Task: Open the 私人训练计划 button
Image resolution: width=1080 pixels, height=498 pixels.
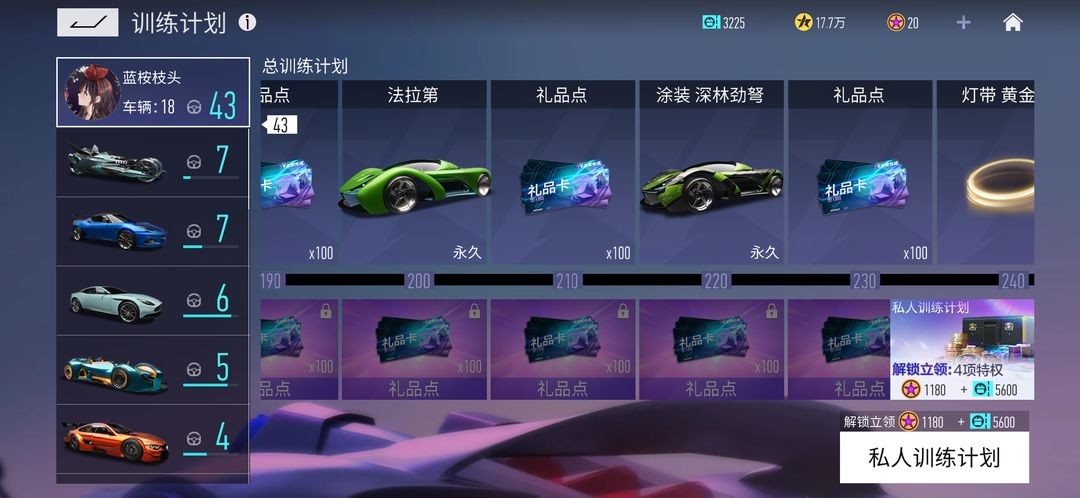Action: pos(933,458)
